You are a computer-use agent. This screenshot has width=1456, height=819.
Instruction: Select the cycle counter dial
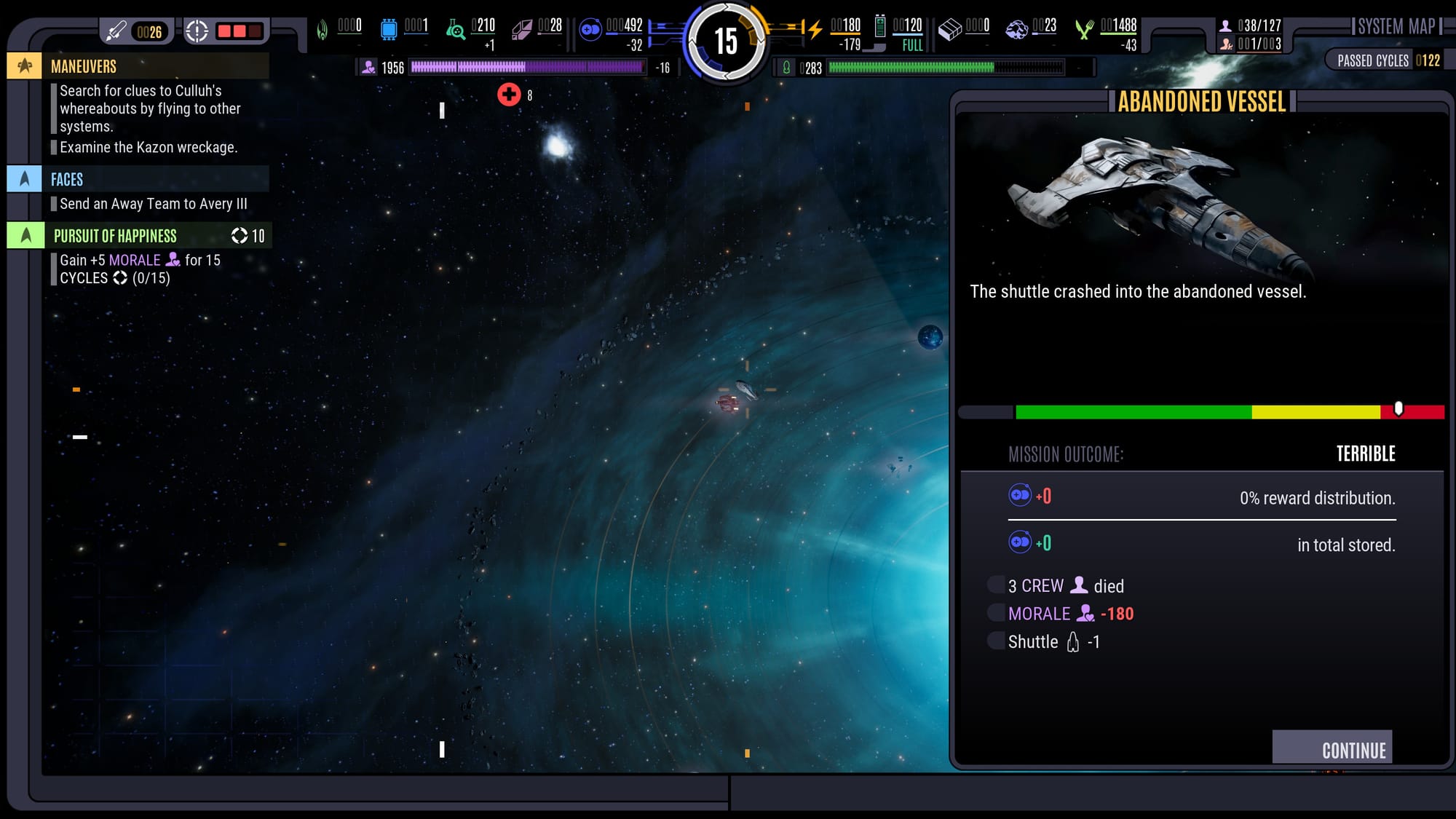[x=726, y=41]
